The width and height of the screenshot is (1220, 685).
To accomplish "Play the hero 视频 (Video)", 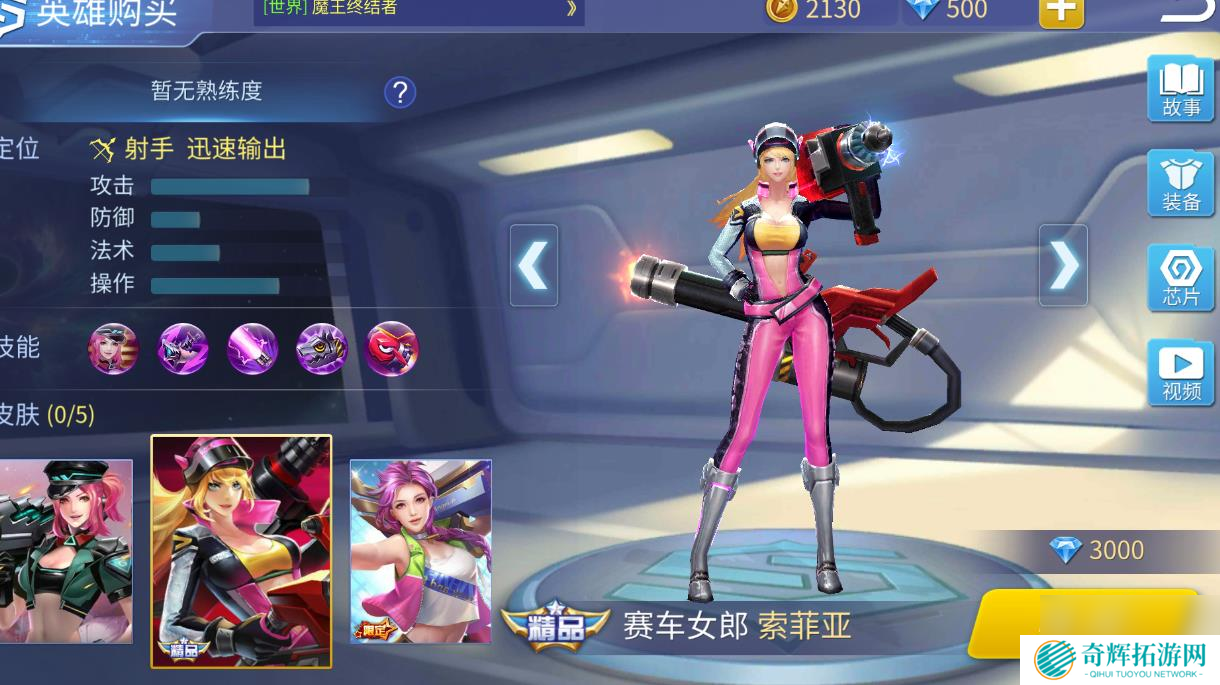I will point(1180,373).
